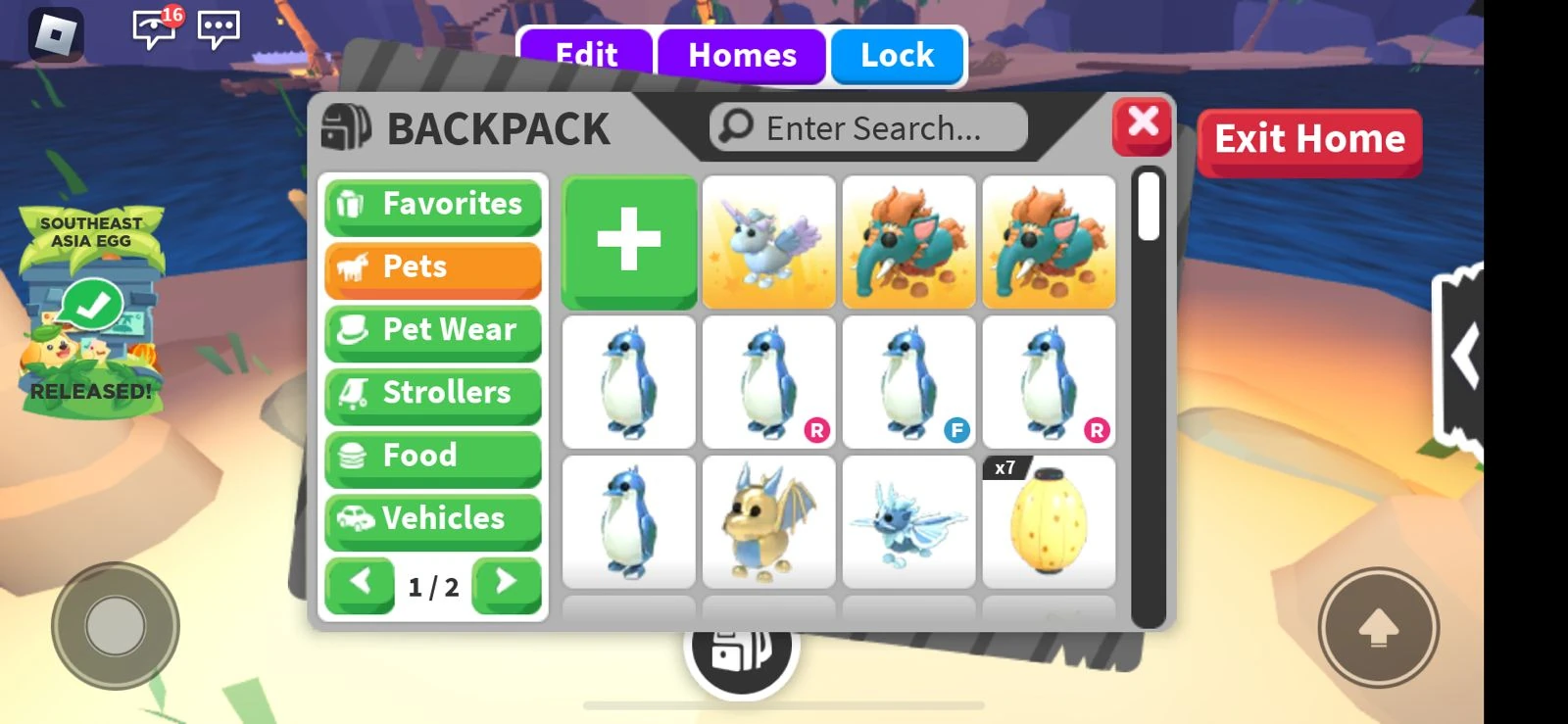
Task: Switch to the Edit tab
Action: click(x=587, y=56)
